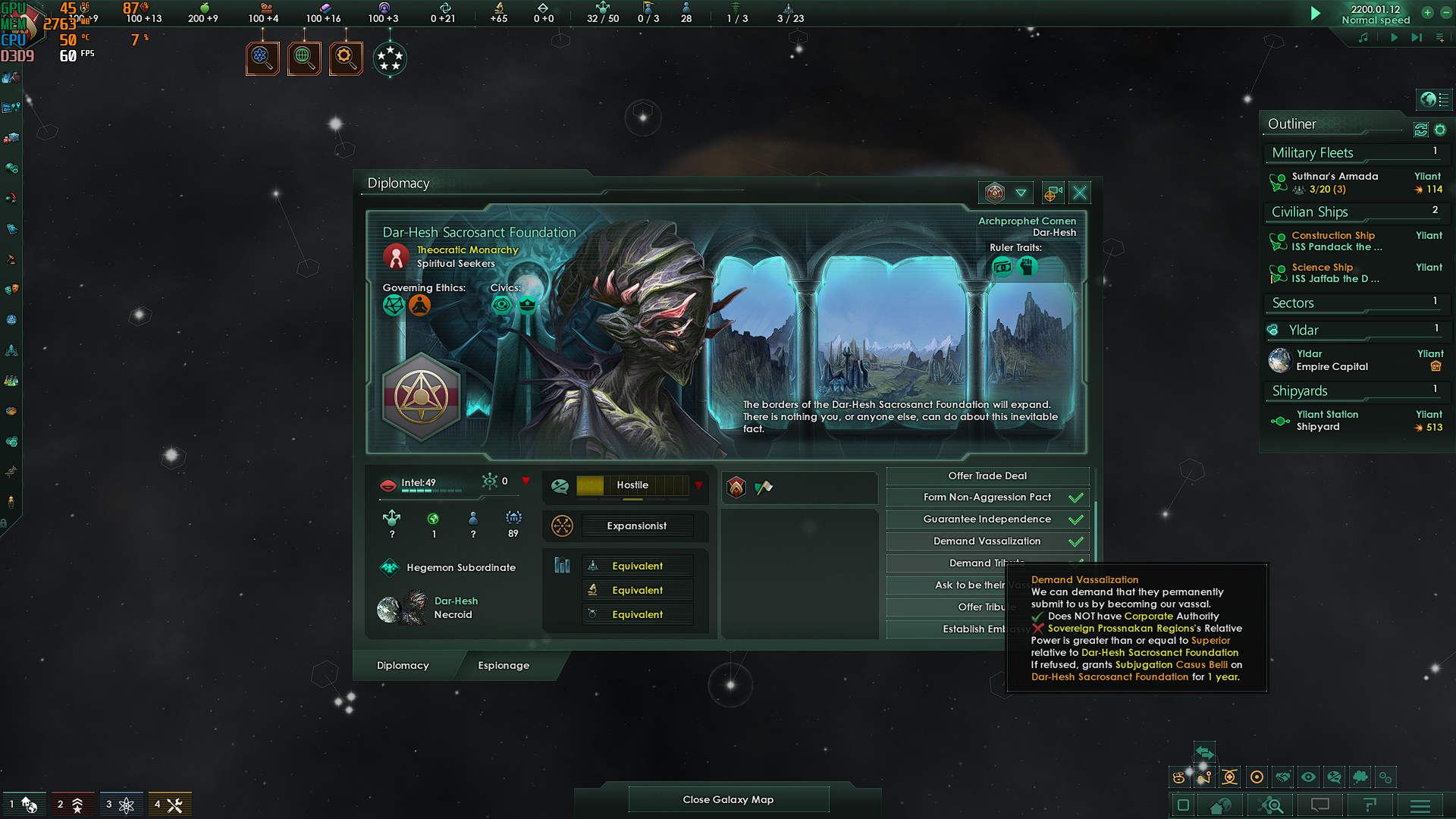This screenshot has height=819, width=1456.
Task: Close Galaxy Map
Action: click(x=728, y=799)
